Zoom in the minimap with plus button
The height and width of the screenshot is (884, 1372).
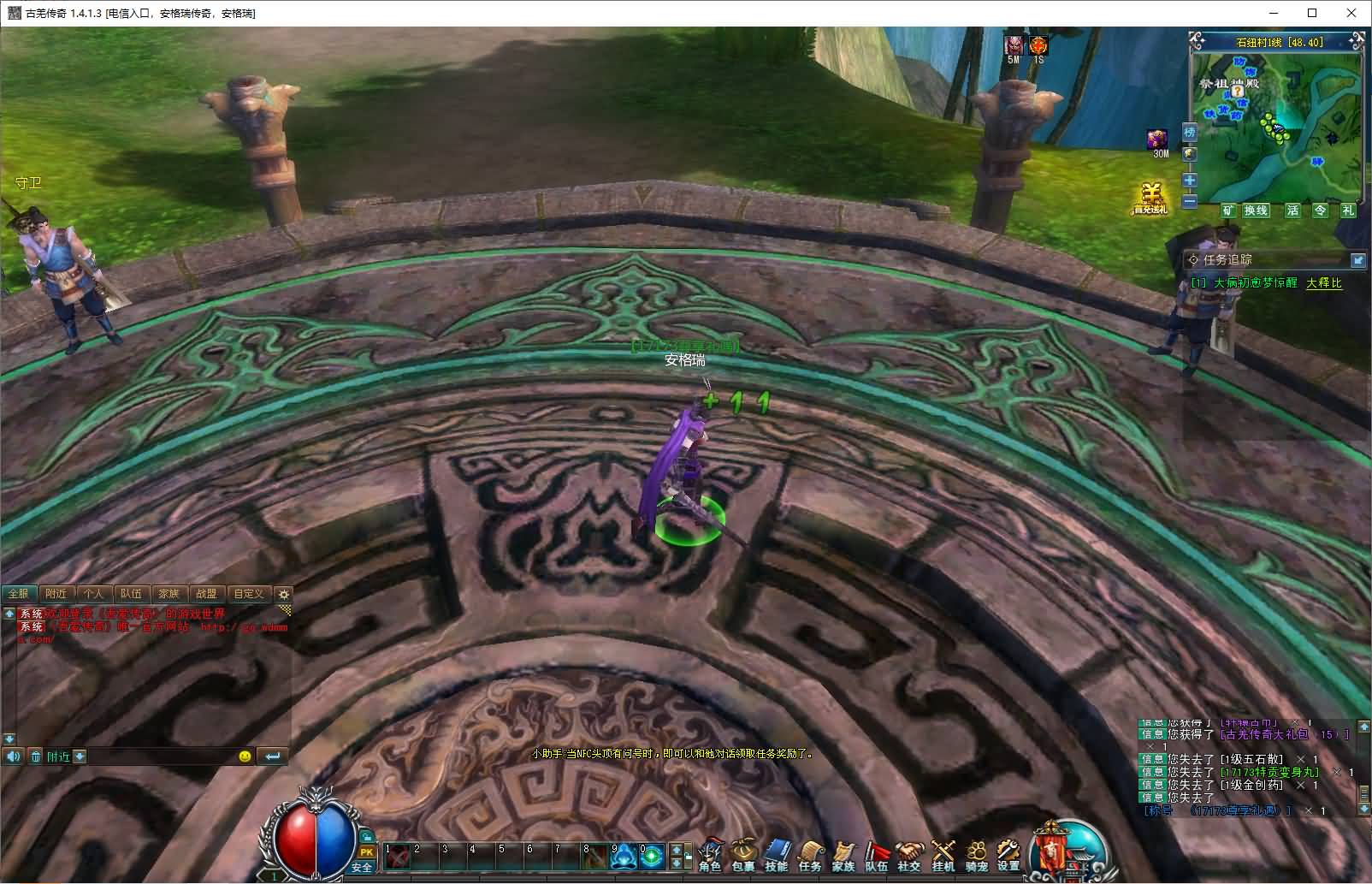click(x=1189, y=181)
